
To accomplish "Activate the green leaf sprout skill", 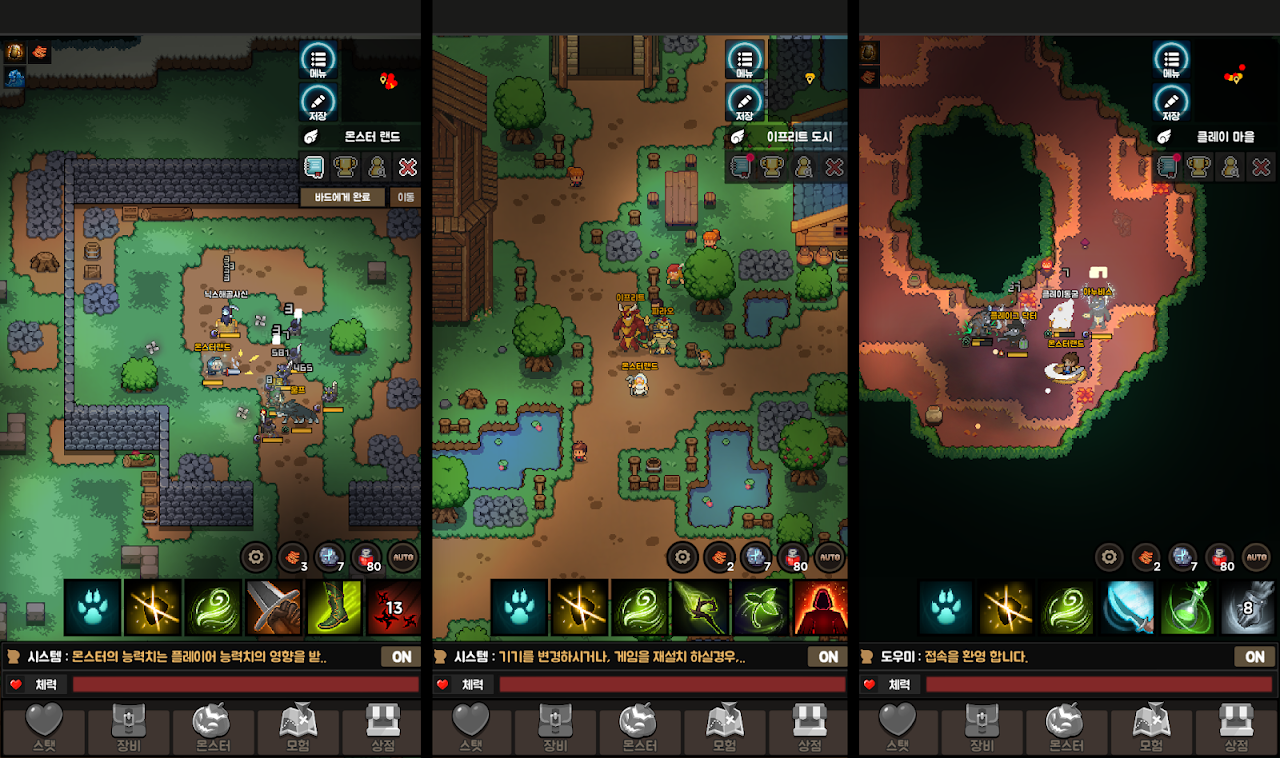I will tap(761, 607).
